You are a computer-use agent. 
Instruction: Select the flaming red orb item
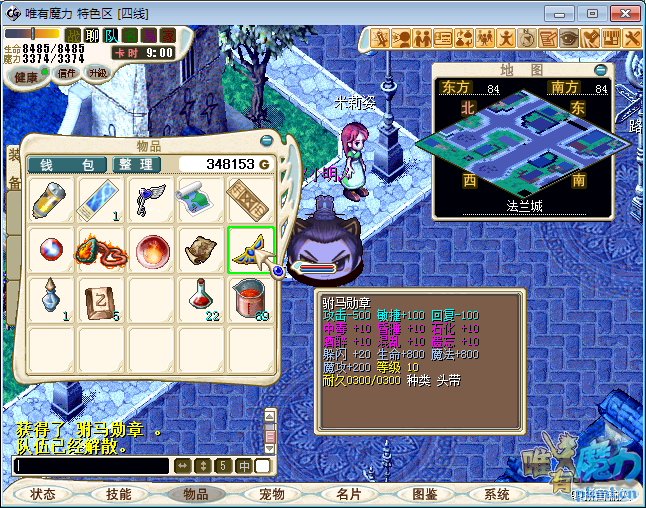coord(152,248)
